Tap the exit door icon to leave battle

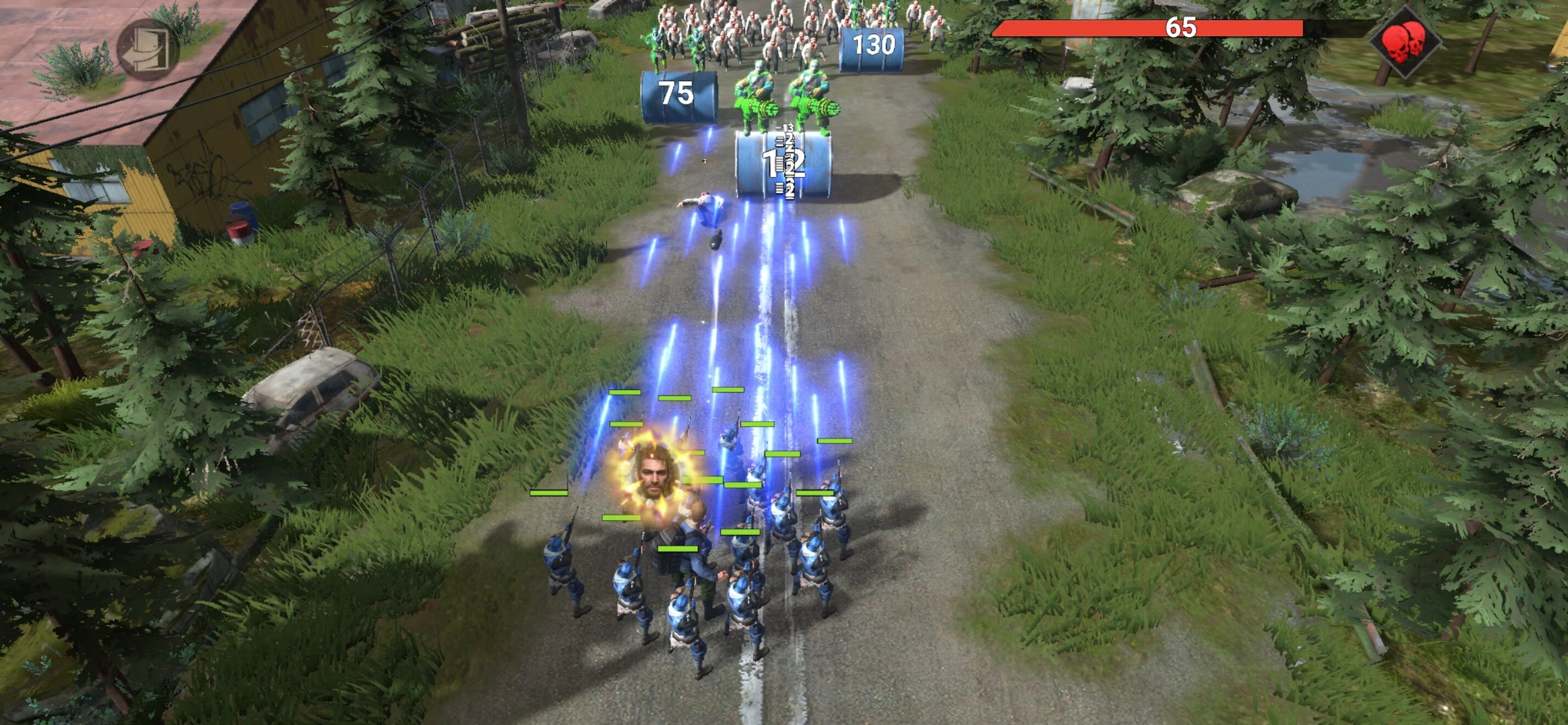pos(148,49)
